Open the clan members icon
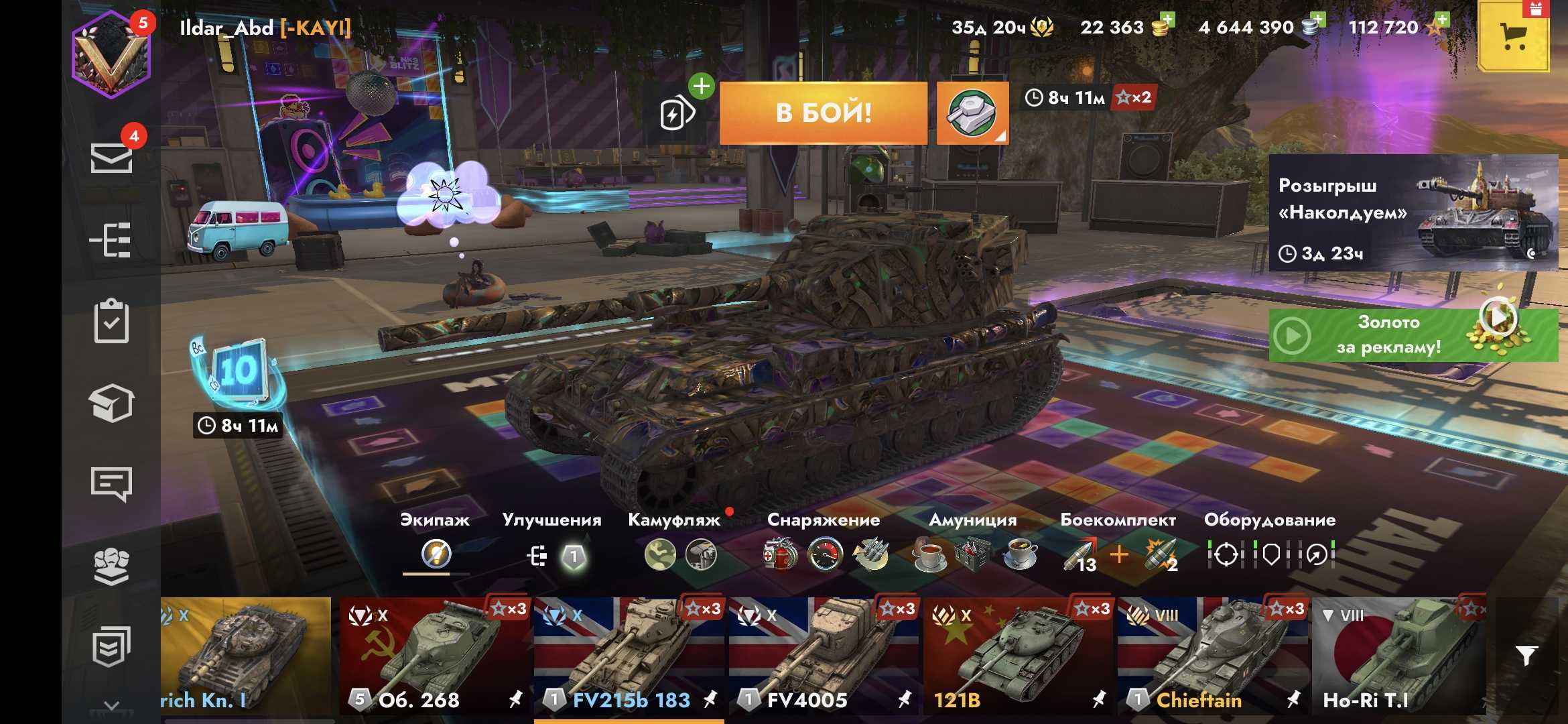 [111, 566]
